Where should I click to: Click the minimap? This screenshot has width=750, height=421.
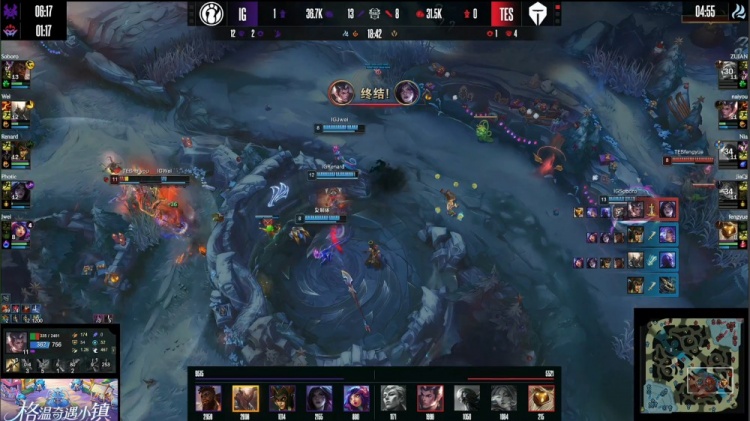pos(689,366)
